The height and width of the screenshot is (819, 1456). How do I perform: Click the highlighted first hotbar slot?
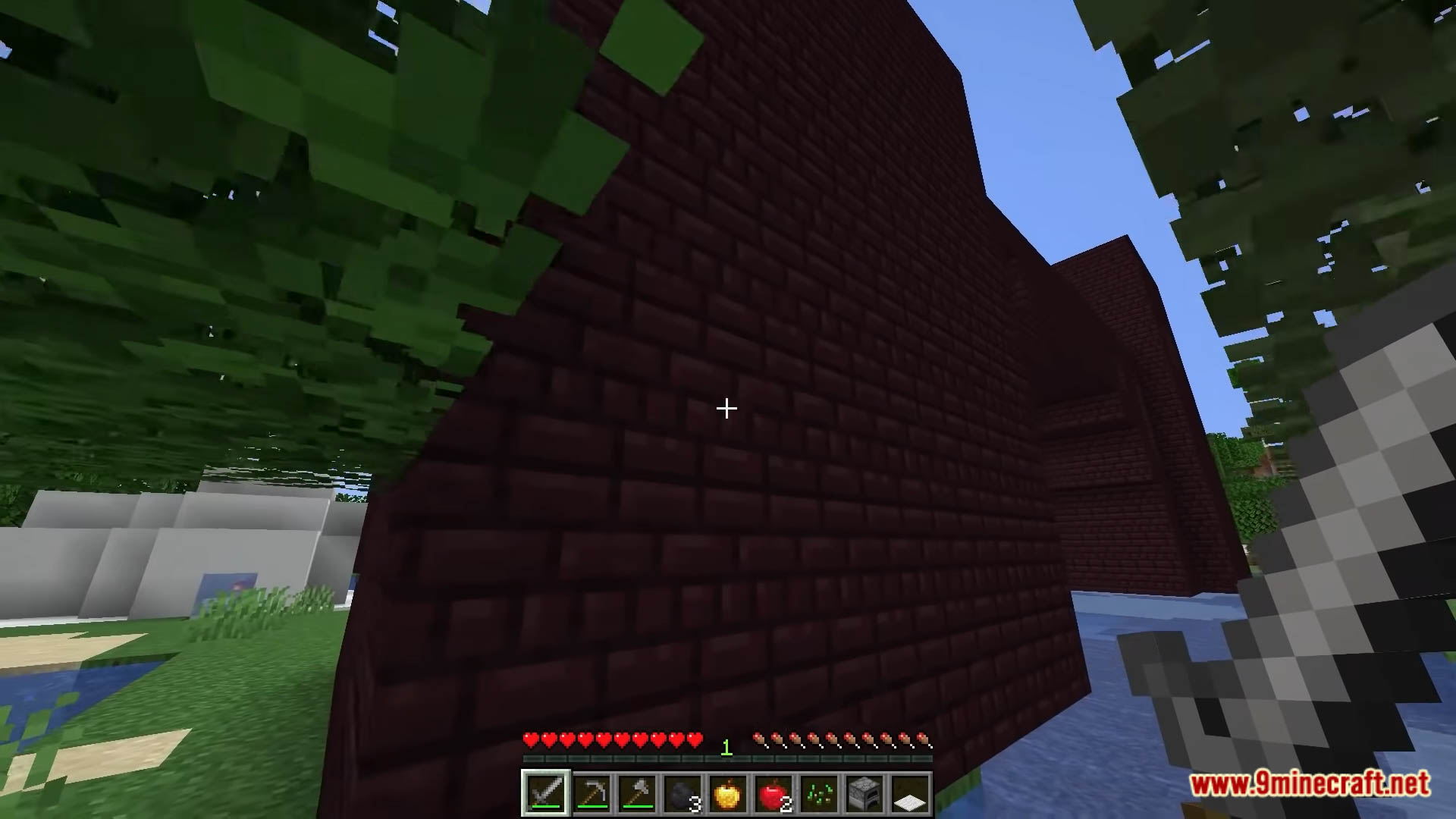tap(547, 792)
